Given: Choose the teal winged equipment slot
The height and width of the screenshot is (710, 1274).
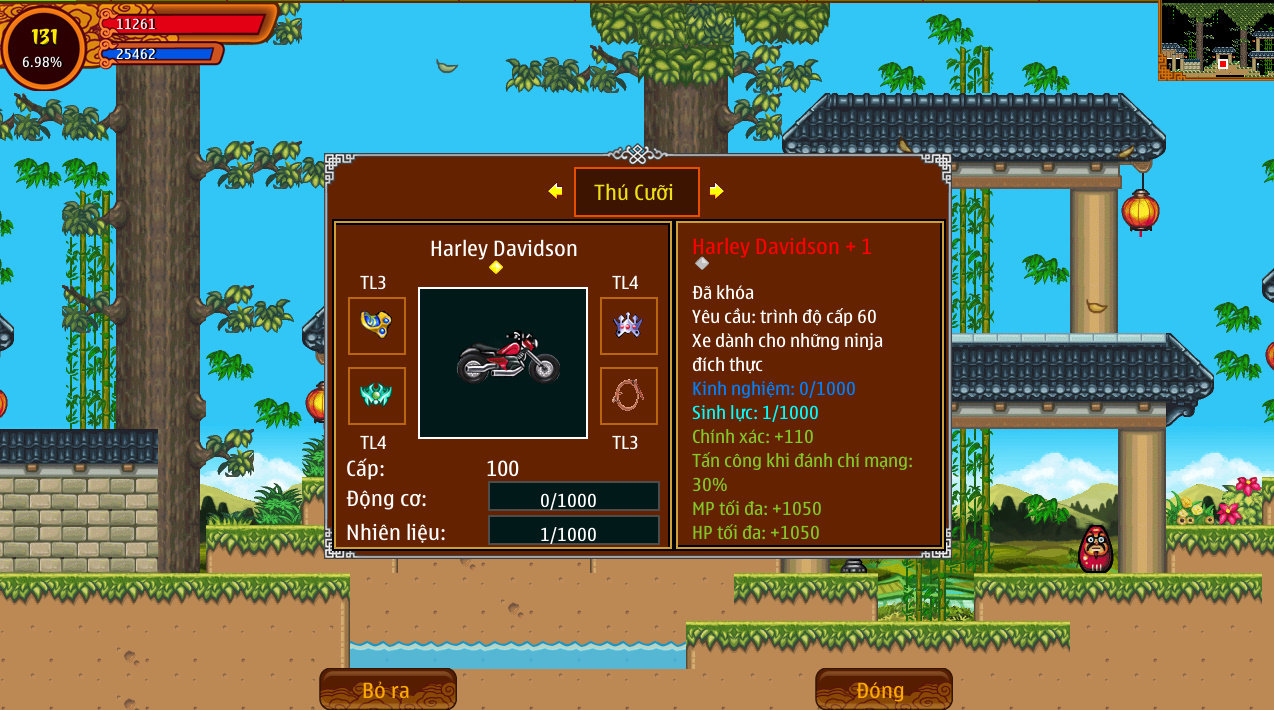Looking at the screenshot, I should (377, 396).
